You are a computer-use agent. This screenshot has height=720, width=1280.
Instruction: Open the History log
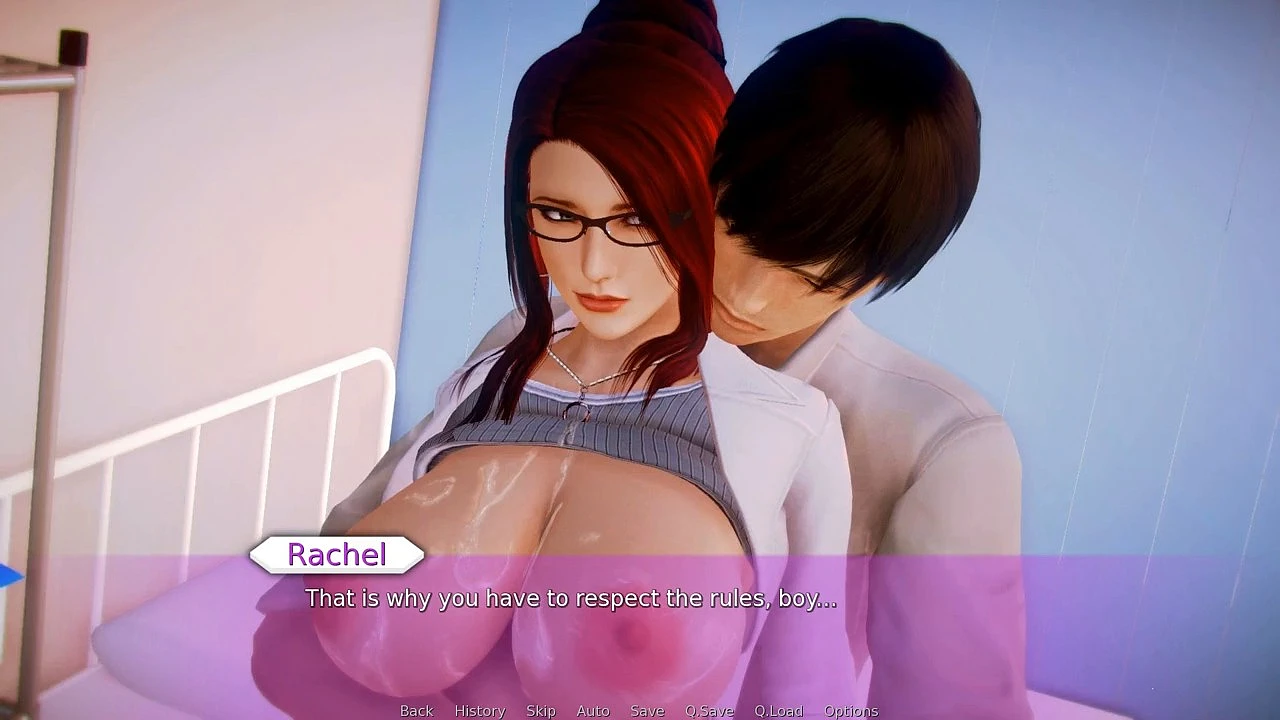480,711
